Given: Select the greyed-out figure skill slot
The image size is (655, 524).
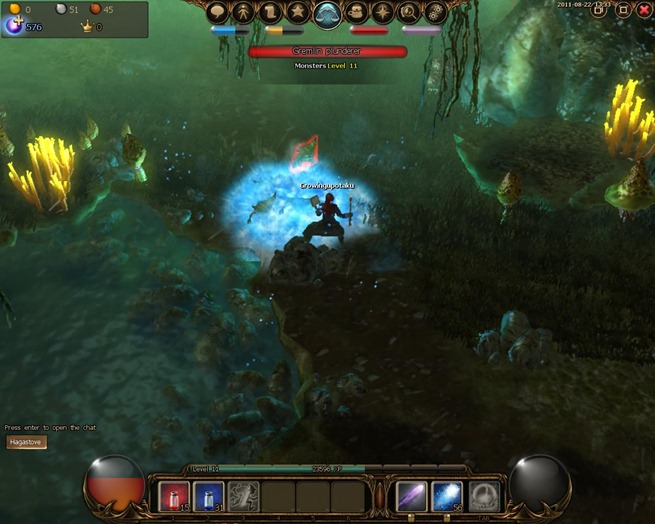Looking at the screenshot, I should click(x=243, y=497).
